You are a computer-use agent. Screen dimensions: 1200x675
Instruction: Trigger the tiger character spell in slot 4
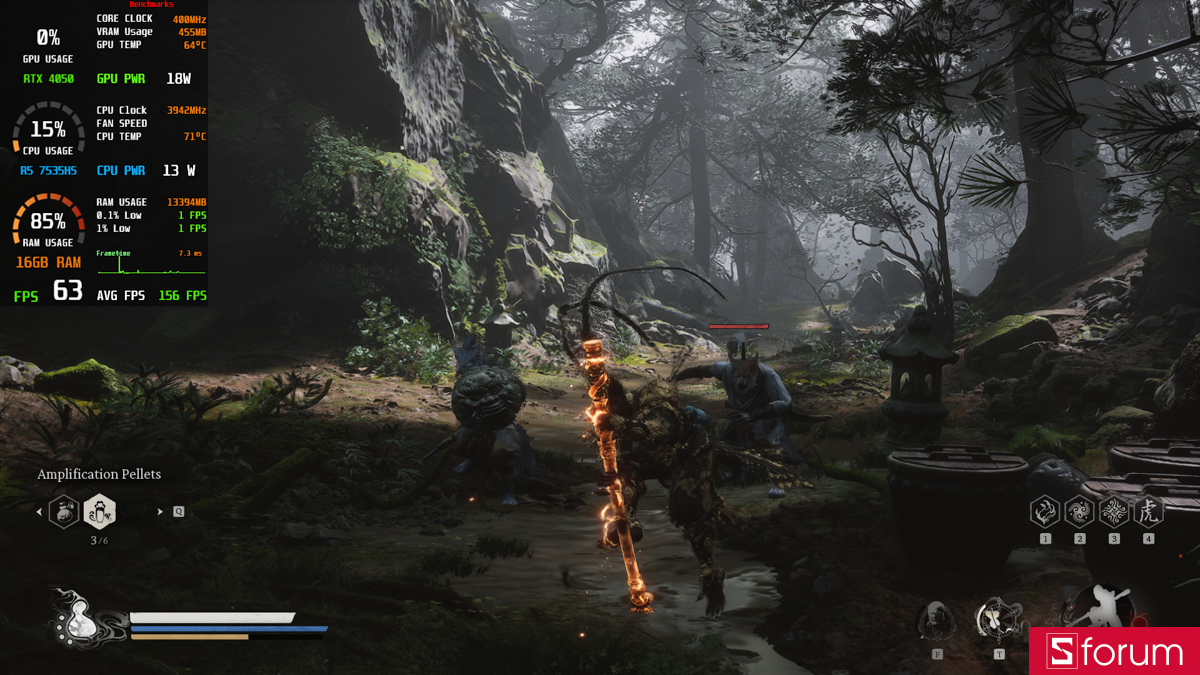pos(1148,513)
